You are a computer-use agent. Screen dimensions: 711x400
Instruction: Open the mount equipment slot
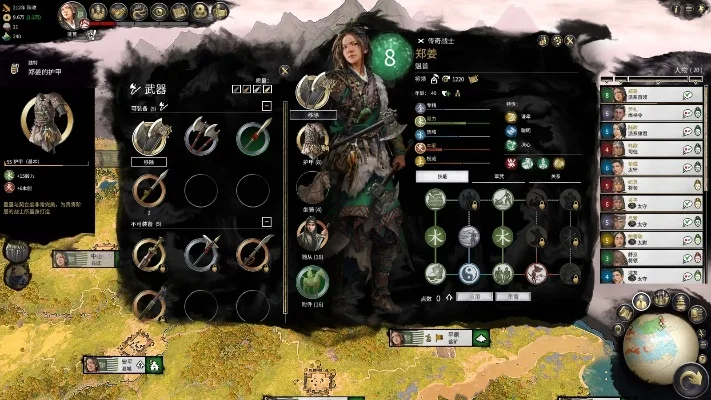point(312,186)
